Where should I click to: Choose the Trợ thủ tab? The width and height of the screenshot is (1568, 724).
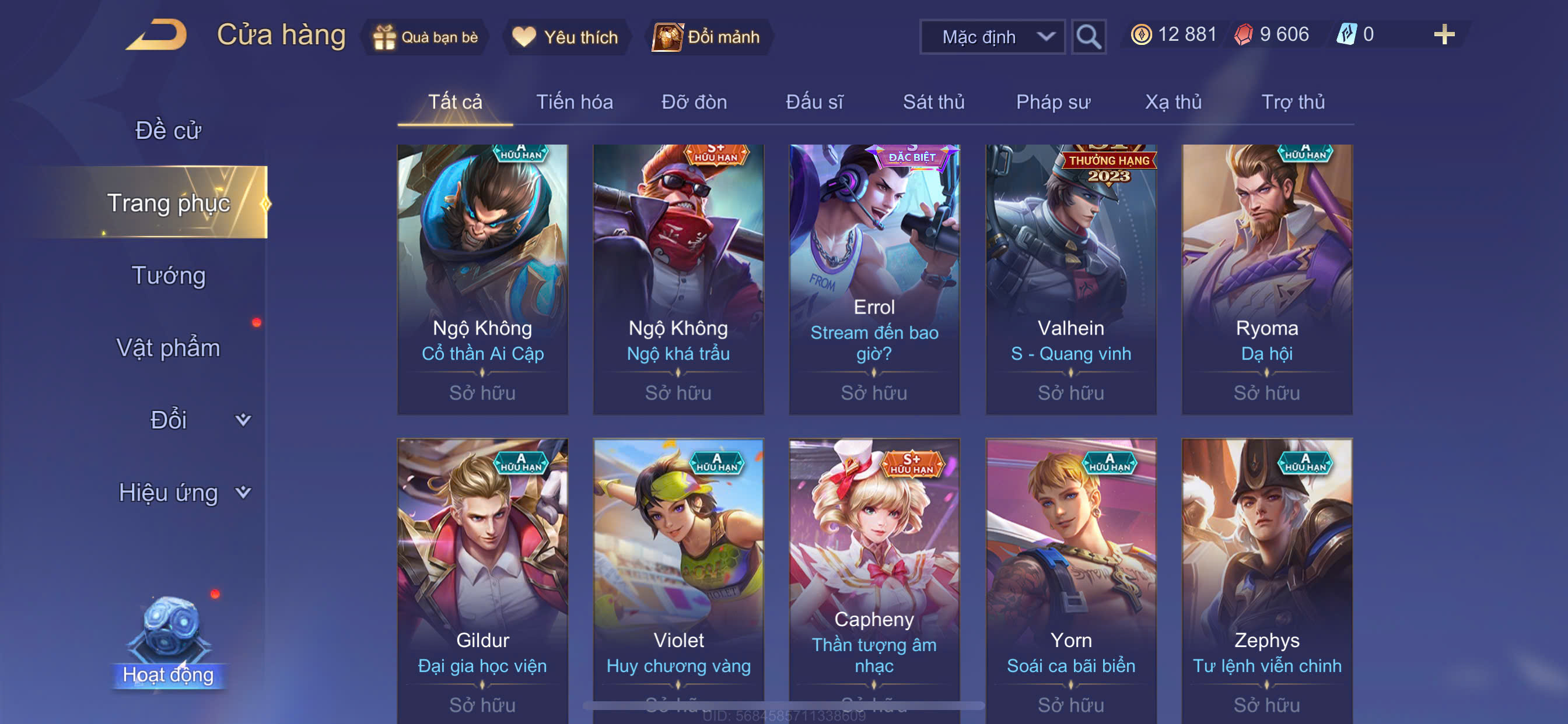tap(1292, 102)
